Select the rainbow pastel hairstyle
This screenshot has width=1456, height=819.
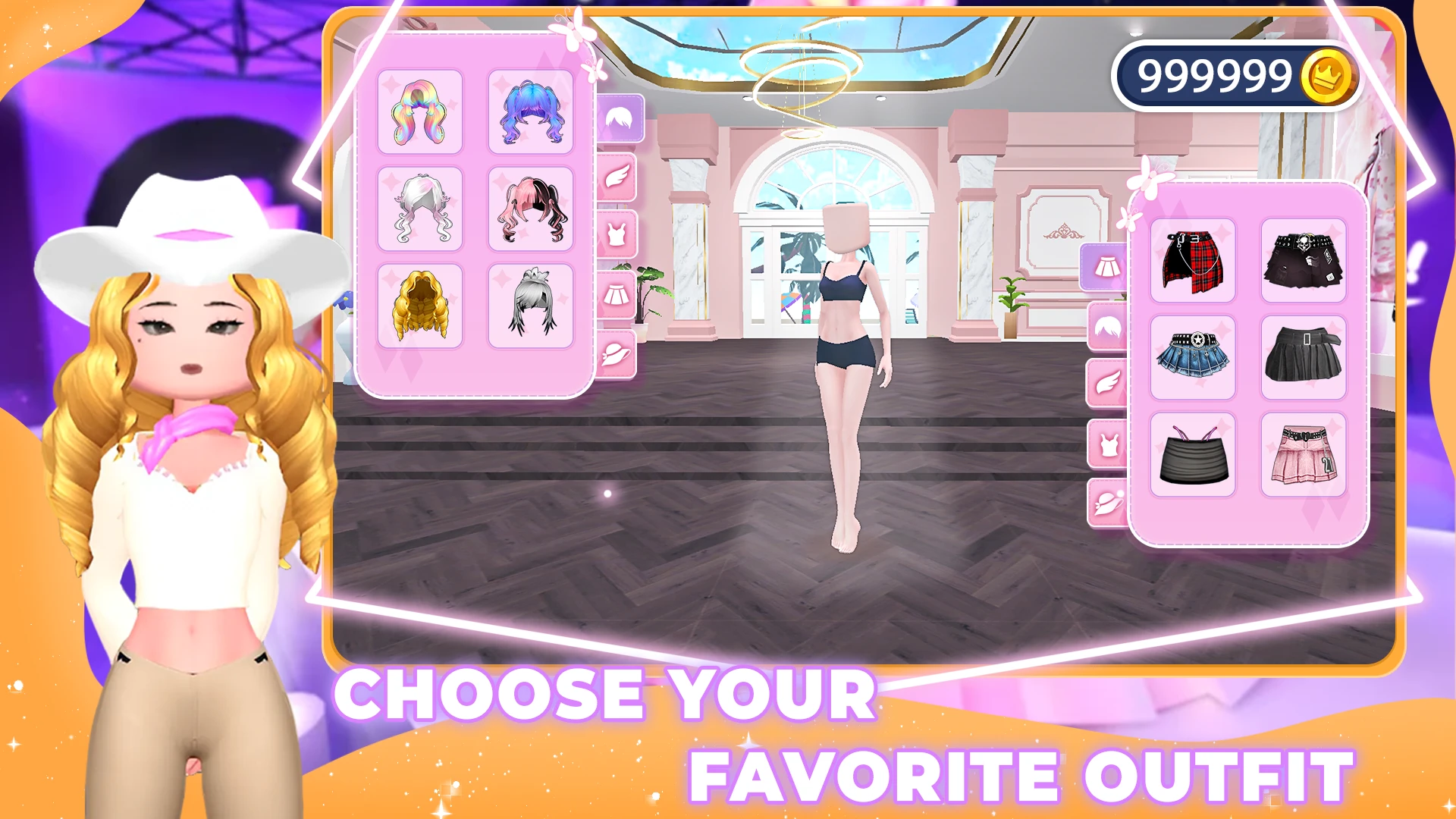[x=419, y=112]
